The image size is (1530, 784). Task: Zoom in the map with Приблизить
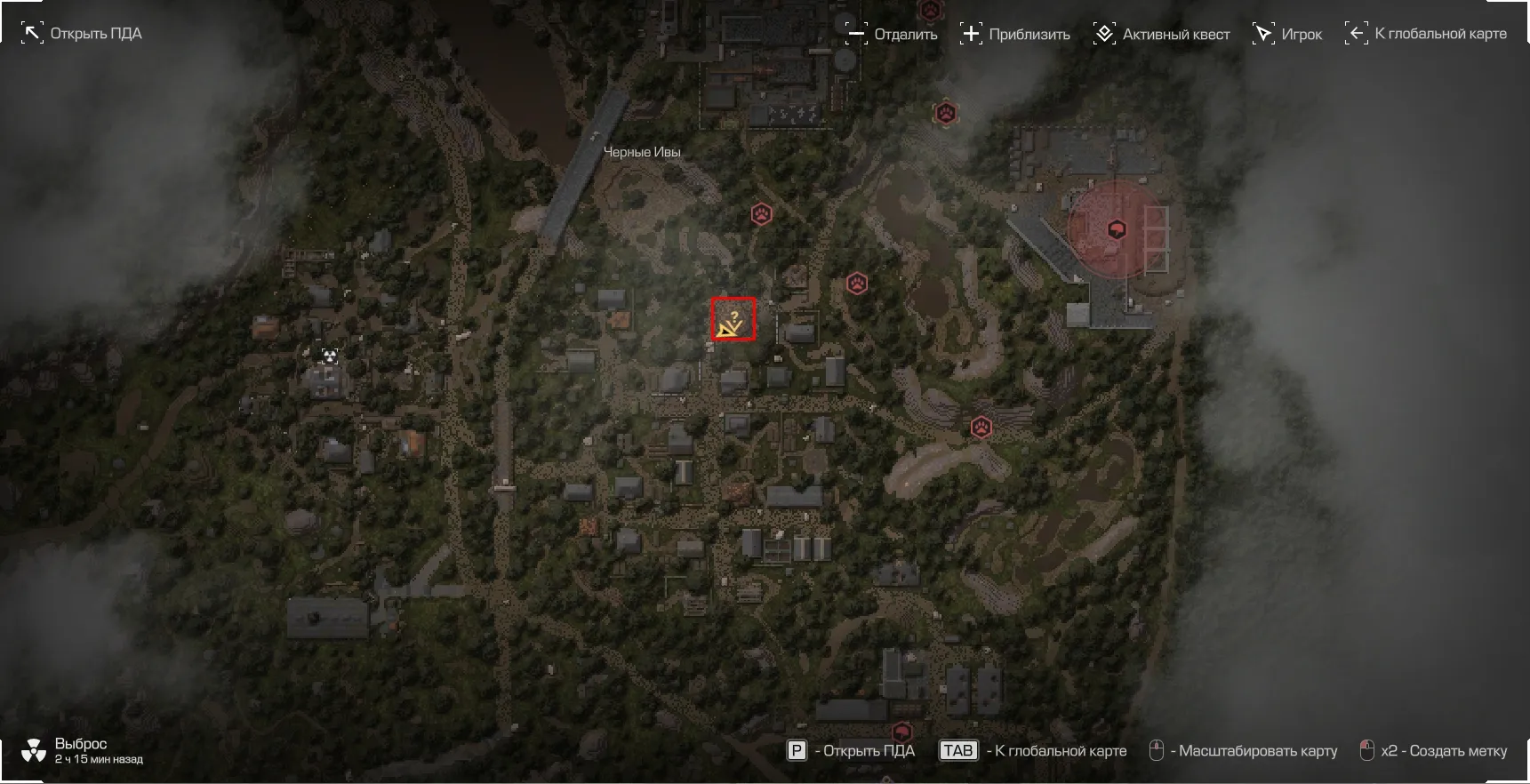click(x=1015, y=34)
